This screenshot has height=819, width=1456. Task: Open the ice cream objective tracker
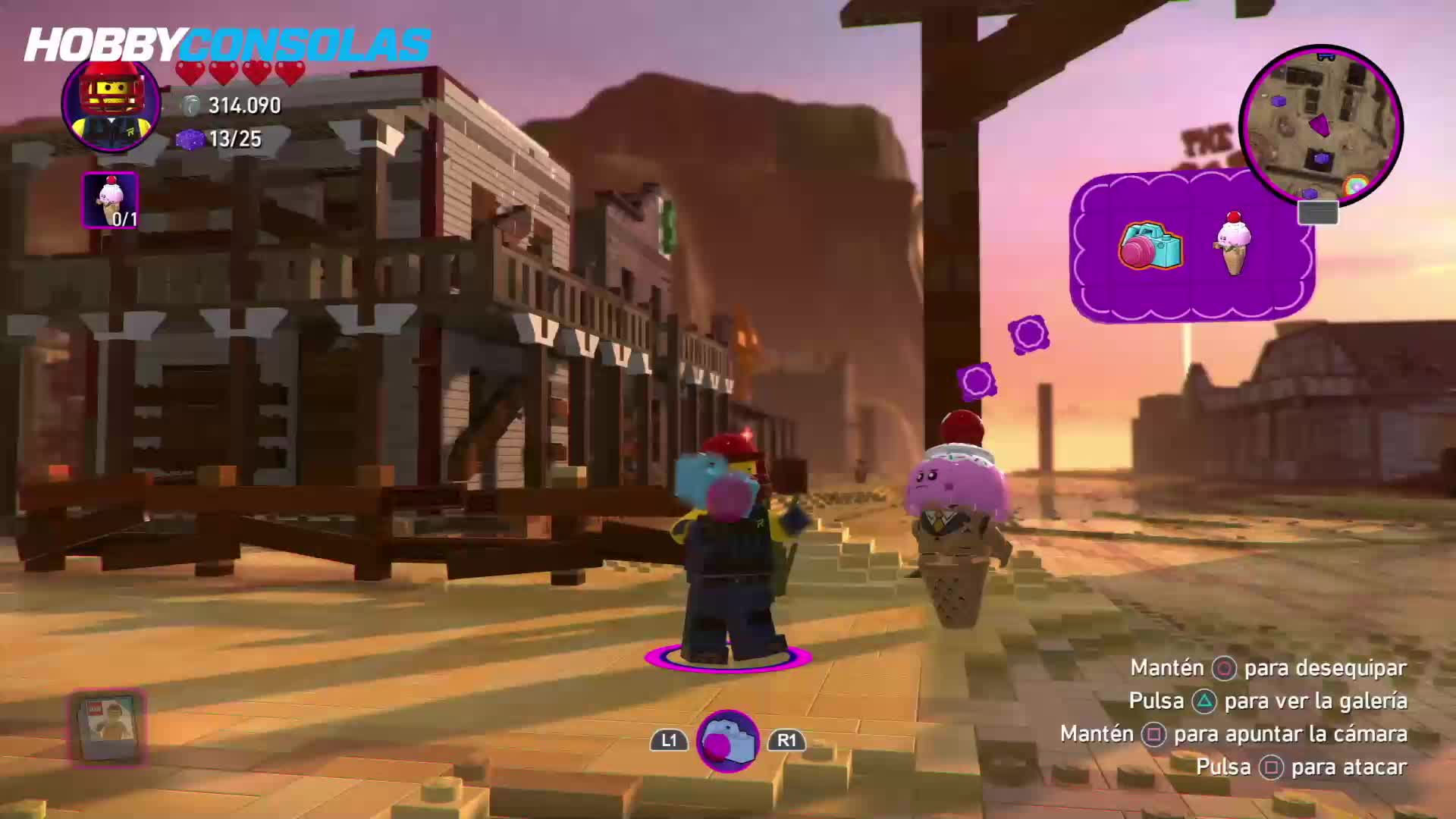[111, 200]
